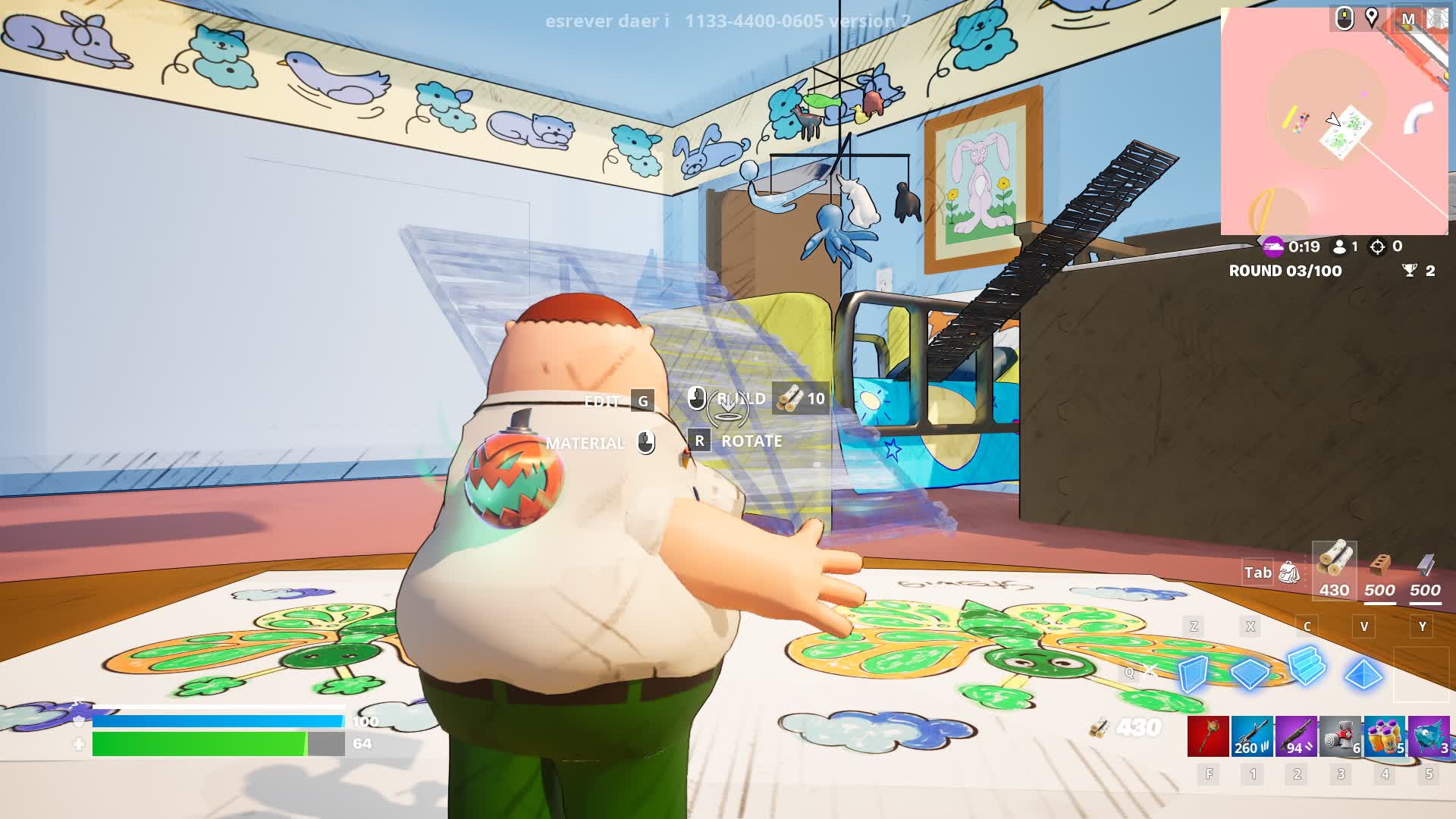The width and height of the screenshot is (1456, 819).
Task: Toggle the pyramid build piece
Action: click(1364, 675)
